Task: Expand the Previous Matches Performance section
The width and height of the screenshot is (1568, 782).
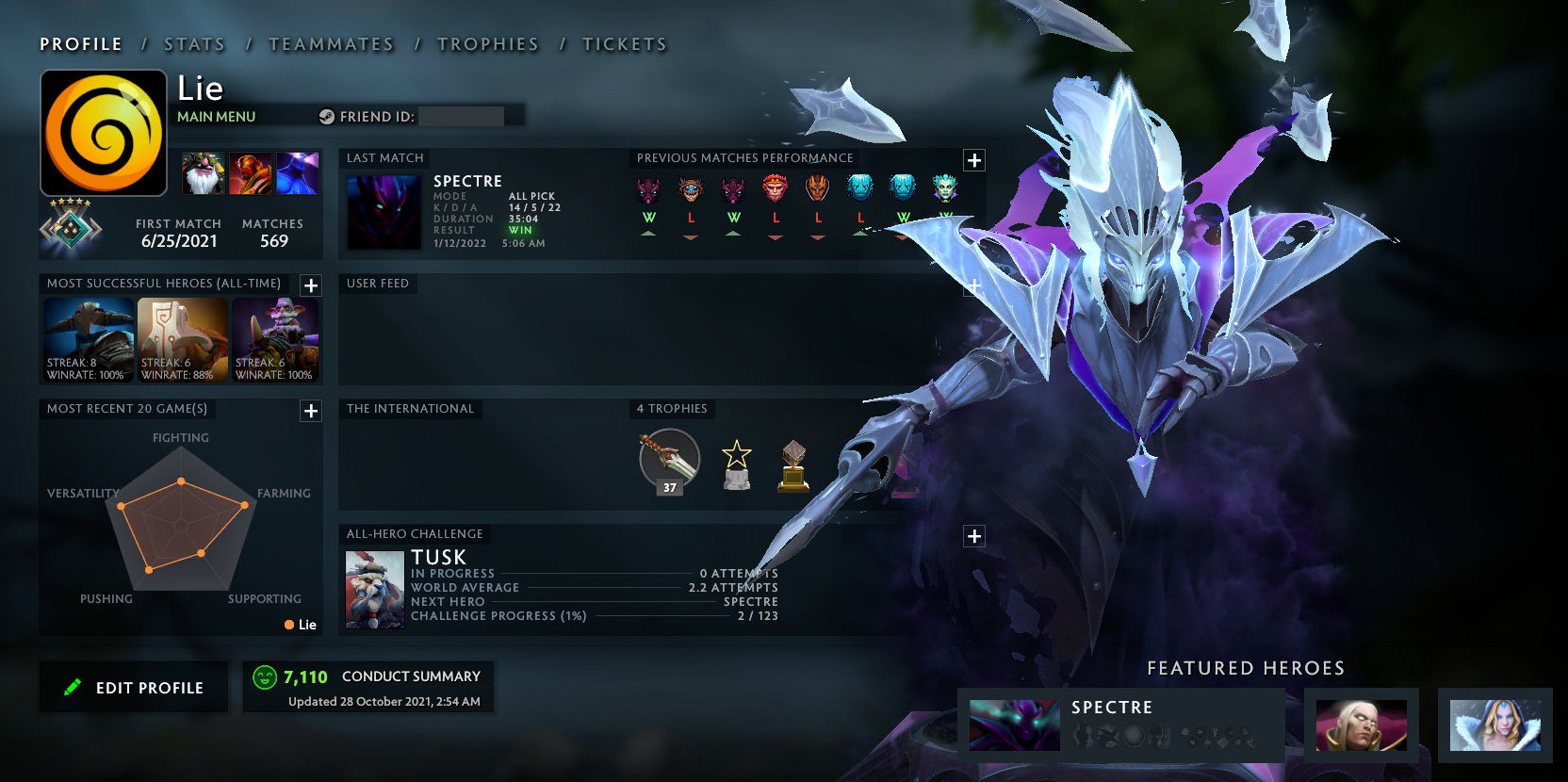Action: 972,160
